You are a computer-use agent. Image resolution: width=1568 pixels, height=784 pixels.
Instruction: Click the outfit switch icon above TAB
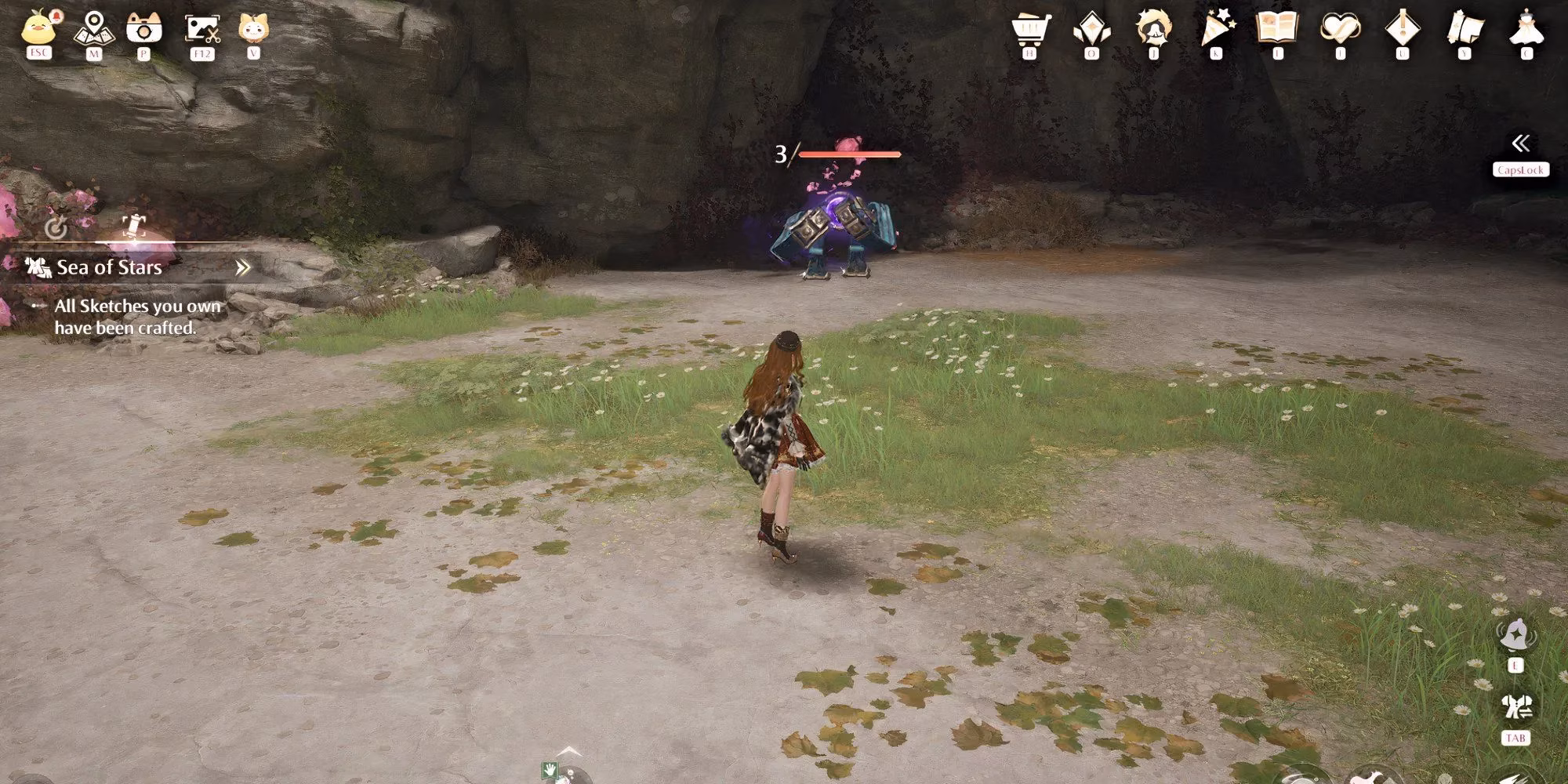point(1515,706)
